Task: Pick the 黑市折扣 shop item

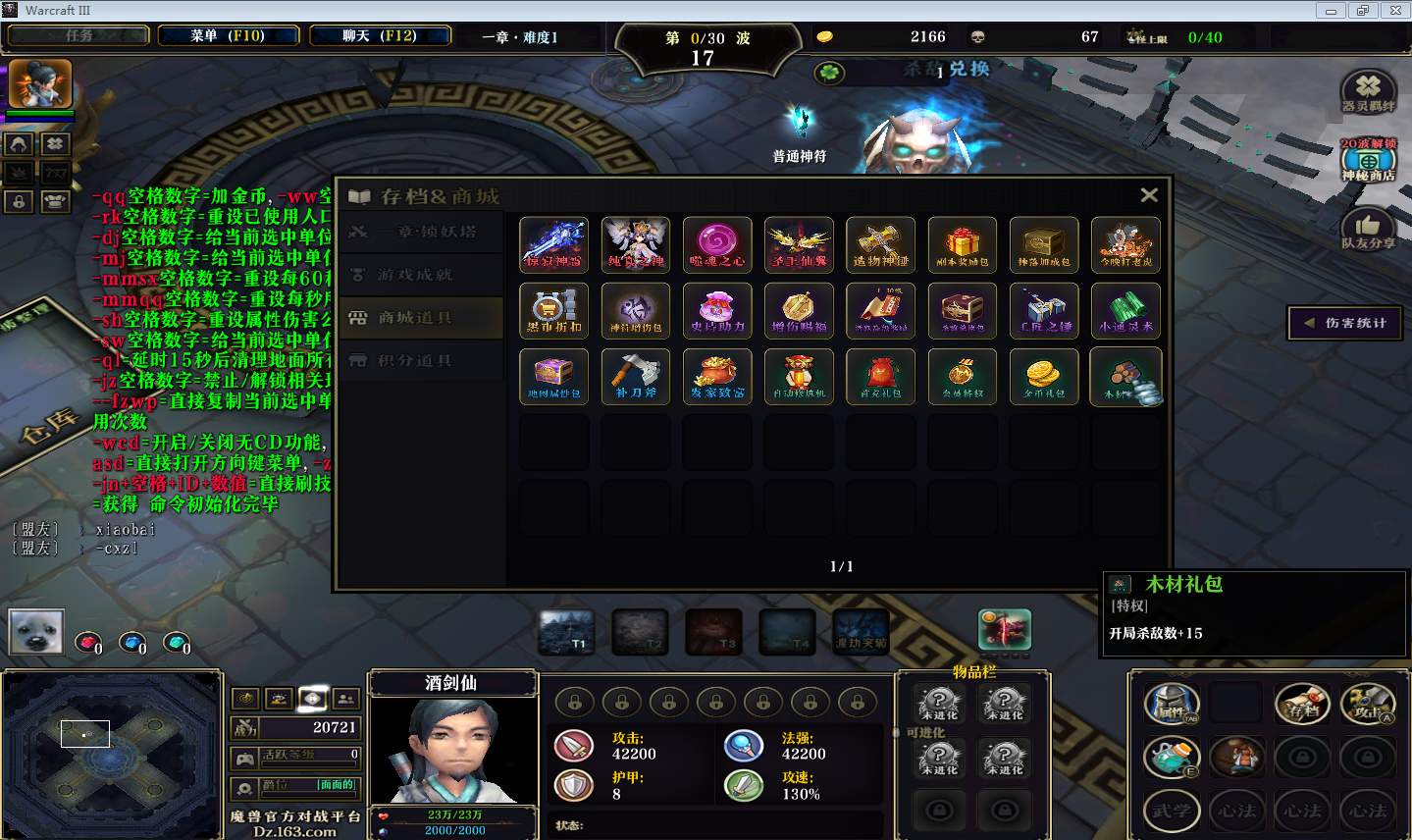Action: (554, 310)
